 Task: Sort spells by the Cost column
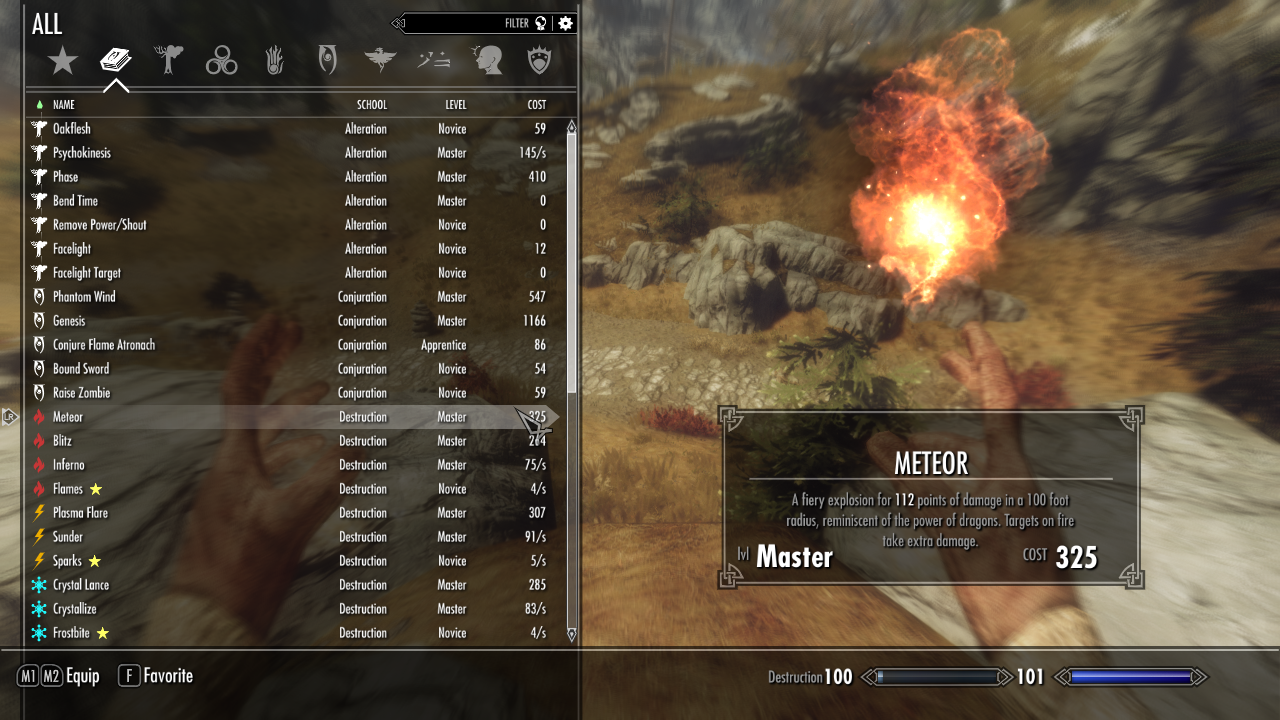(537, 105)
